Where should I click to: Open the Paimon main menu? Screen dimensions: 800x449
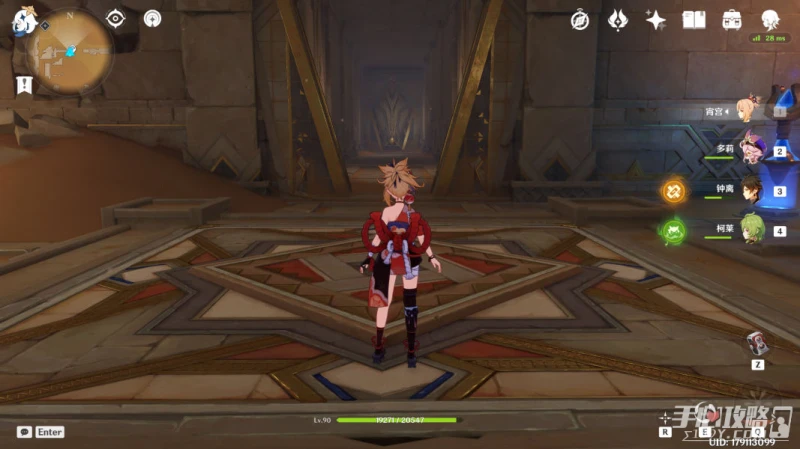(24, 21)
